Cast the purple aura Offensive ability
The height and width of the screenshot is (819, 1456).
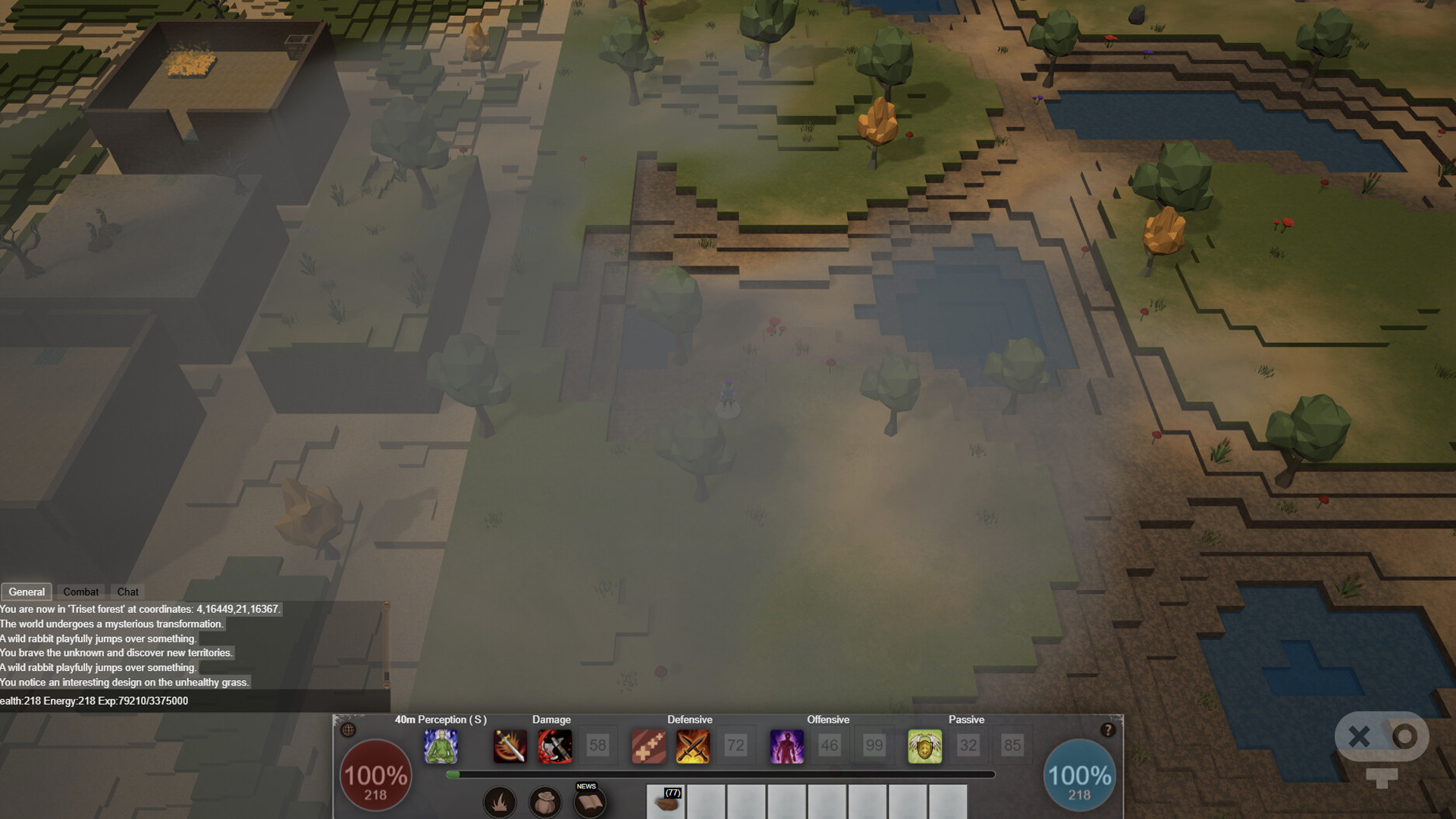click(786, 746)
